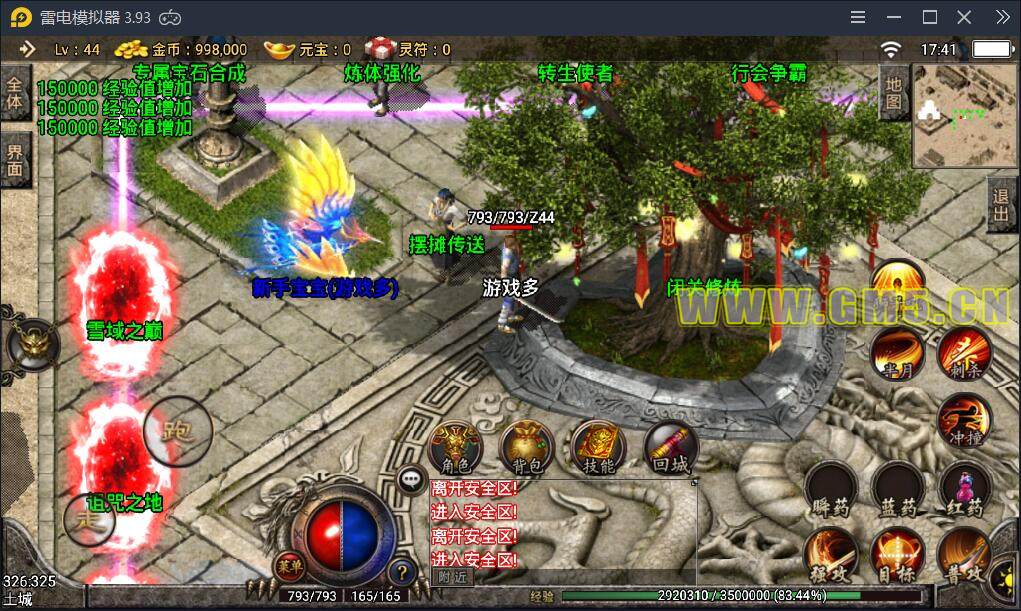This screenshot has height=611, width=1021.
Task: Use the 红药 red potion slot
Action: [964, 488]
